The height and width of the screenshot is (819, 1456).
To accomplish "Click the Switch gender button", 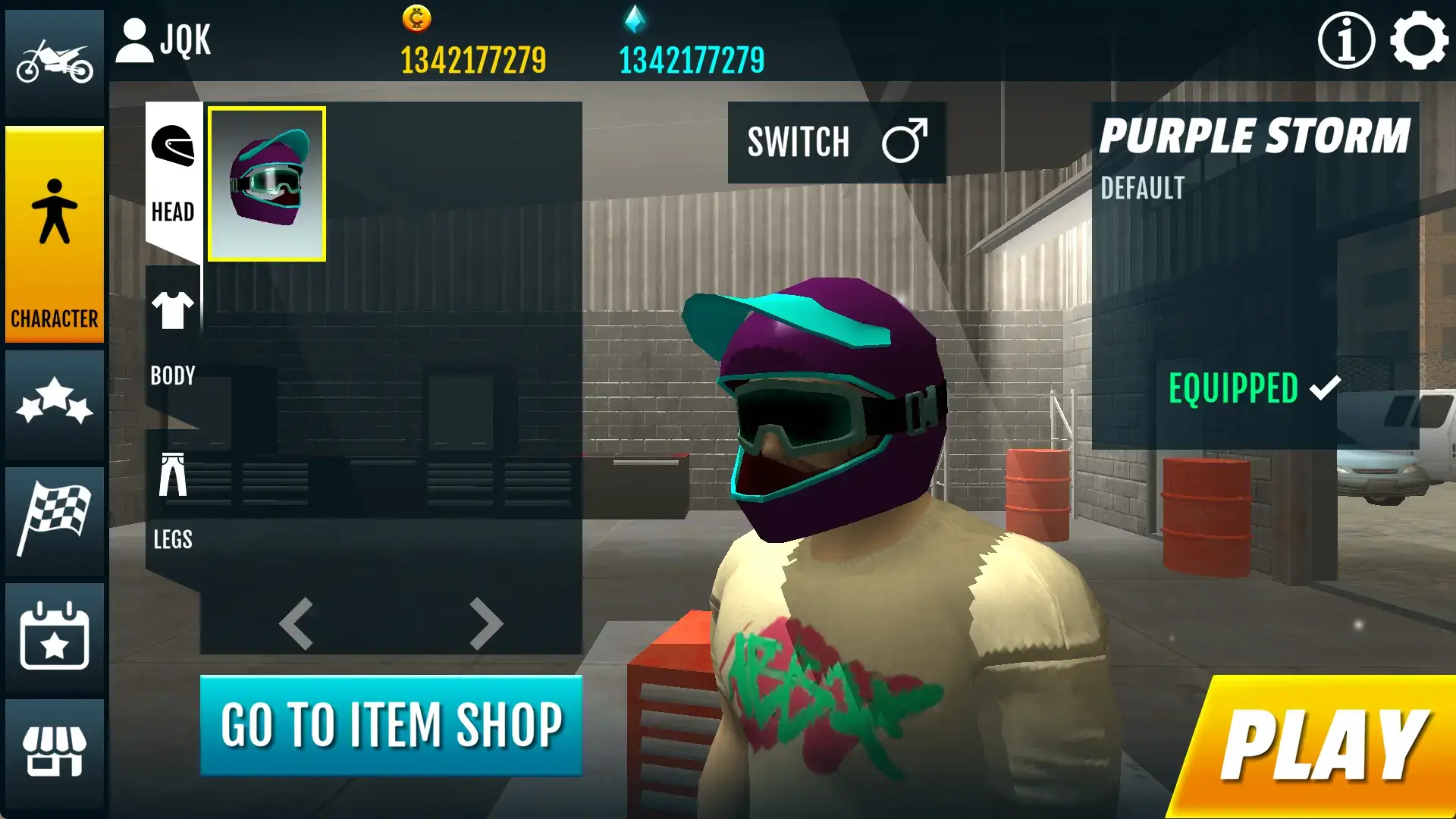I will (836, 143).
